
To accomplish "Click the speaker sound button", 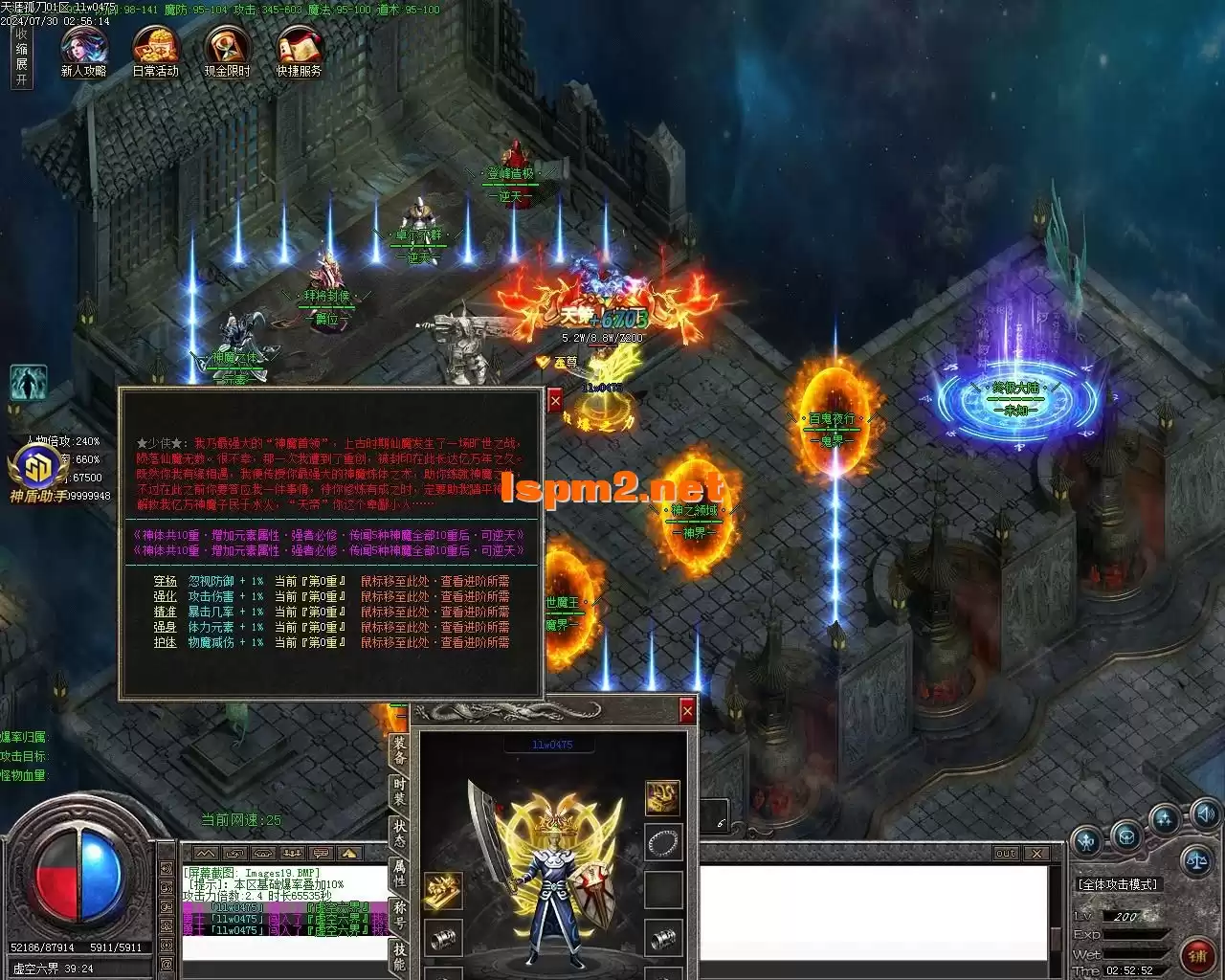I will 1205,815.
